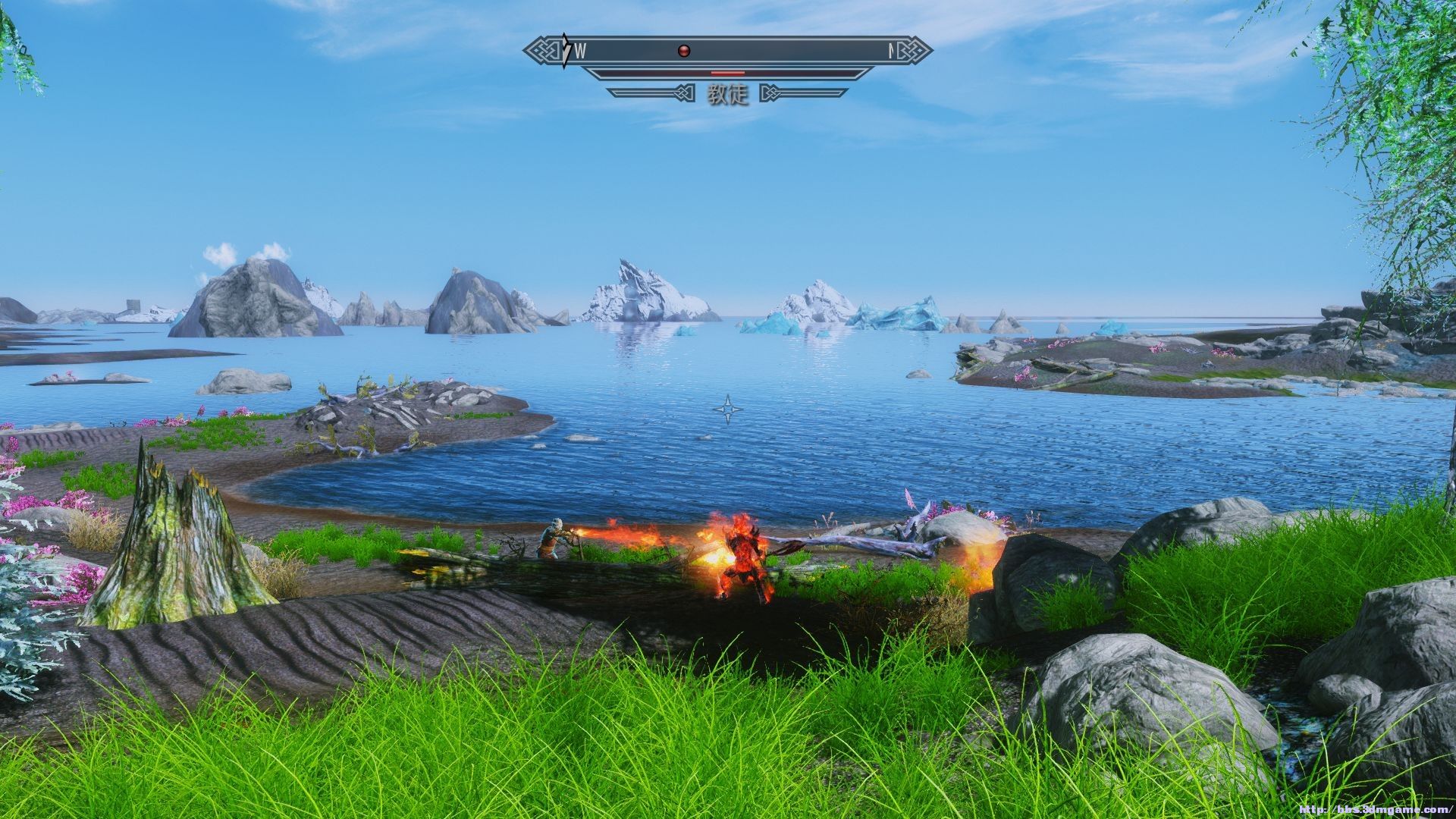Click the red enemy marker on the compass
This screenshot has height=819, width=1456.
point(684,52)
